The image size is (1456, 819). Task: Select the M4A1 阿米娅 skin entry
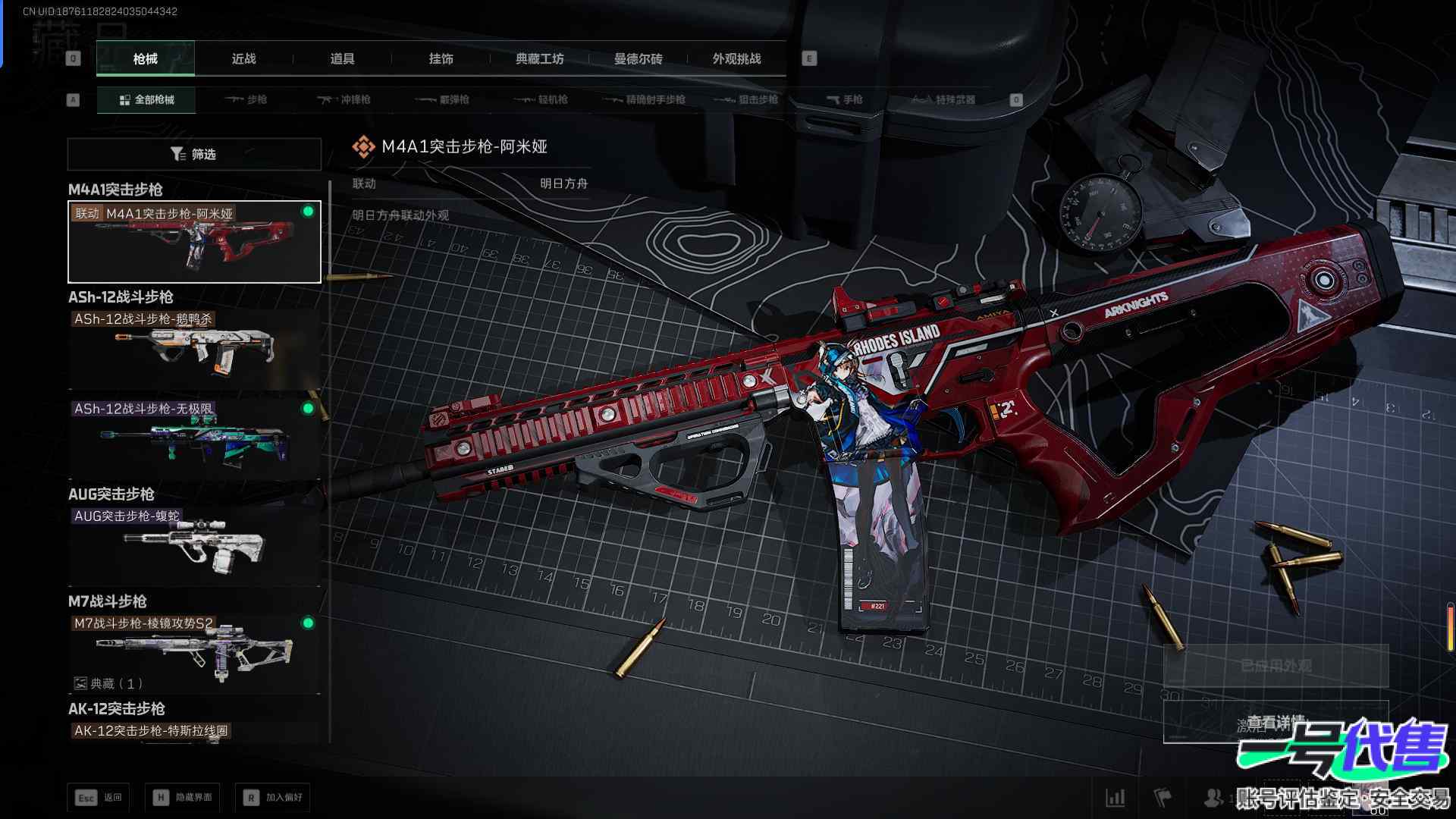click(x=194, y=242)
